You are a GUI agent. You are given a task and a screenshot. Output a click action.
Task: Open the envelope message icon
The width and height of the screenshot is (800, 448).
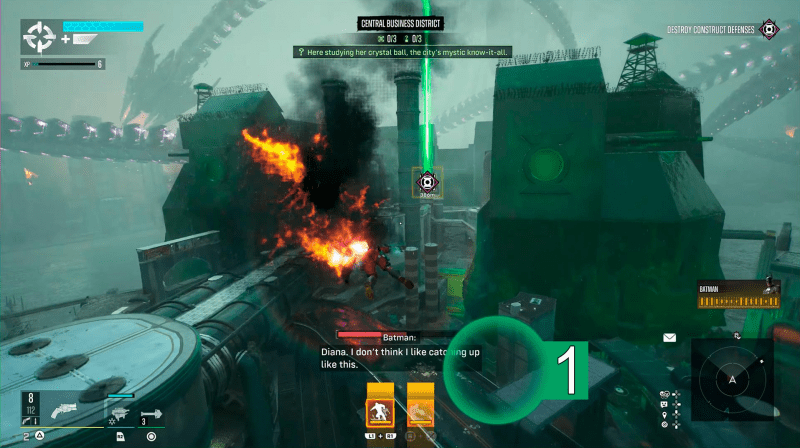pyautogui.click(x=669, y=338)
